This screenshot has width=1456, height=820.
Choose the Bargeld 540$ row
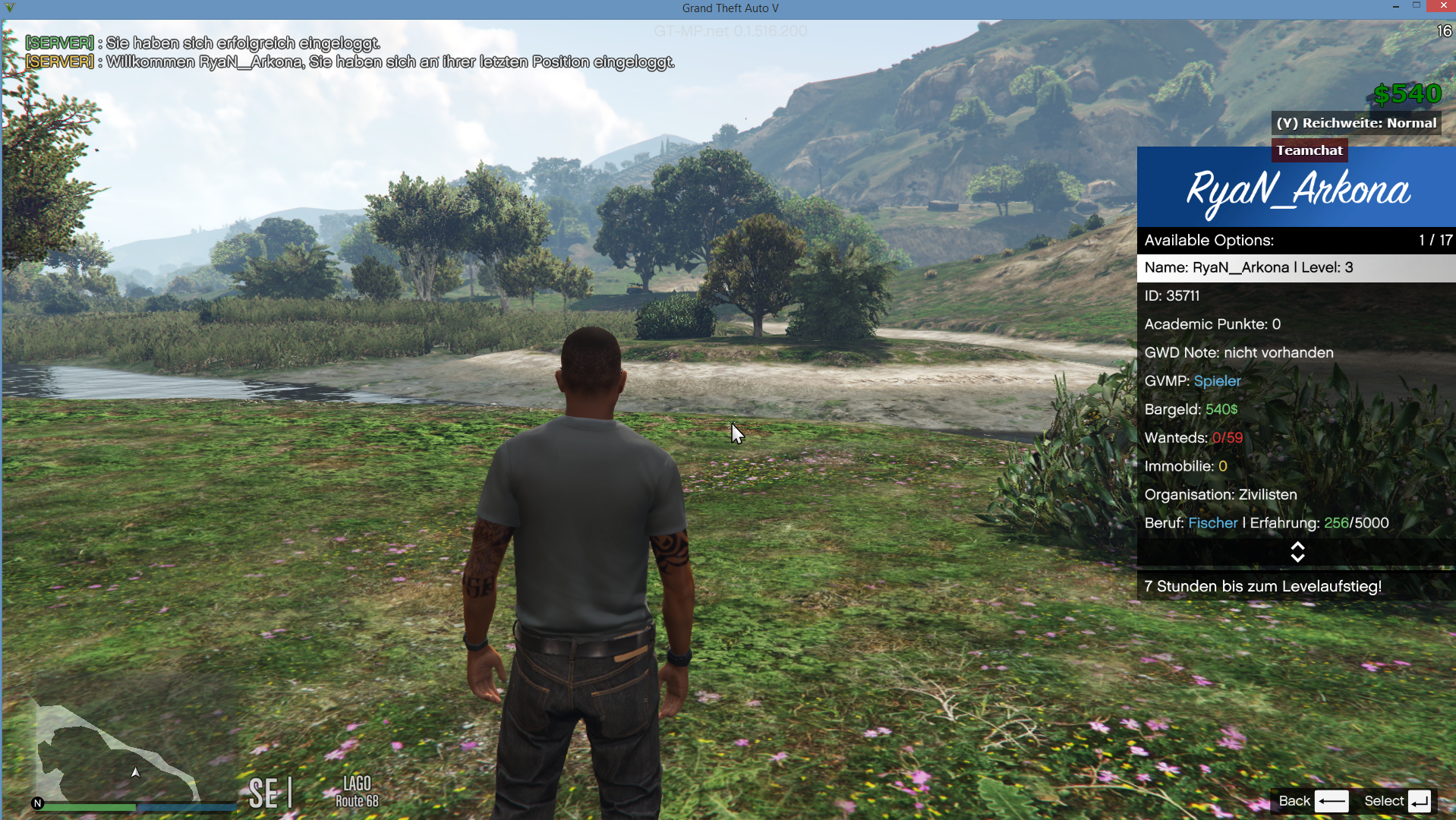(x=1295, y=410)
